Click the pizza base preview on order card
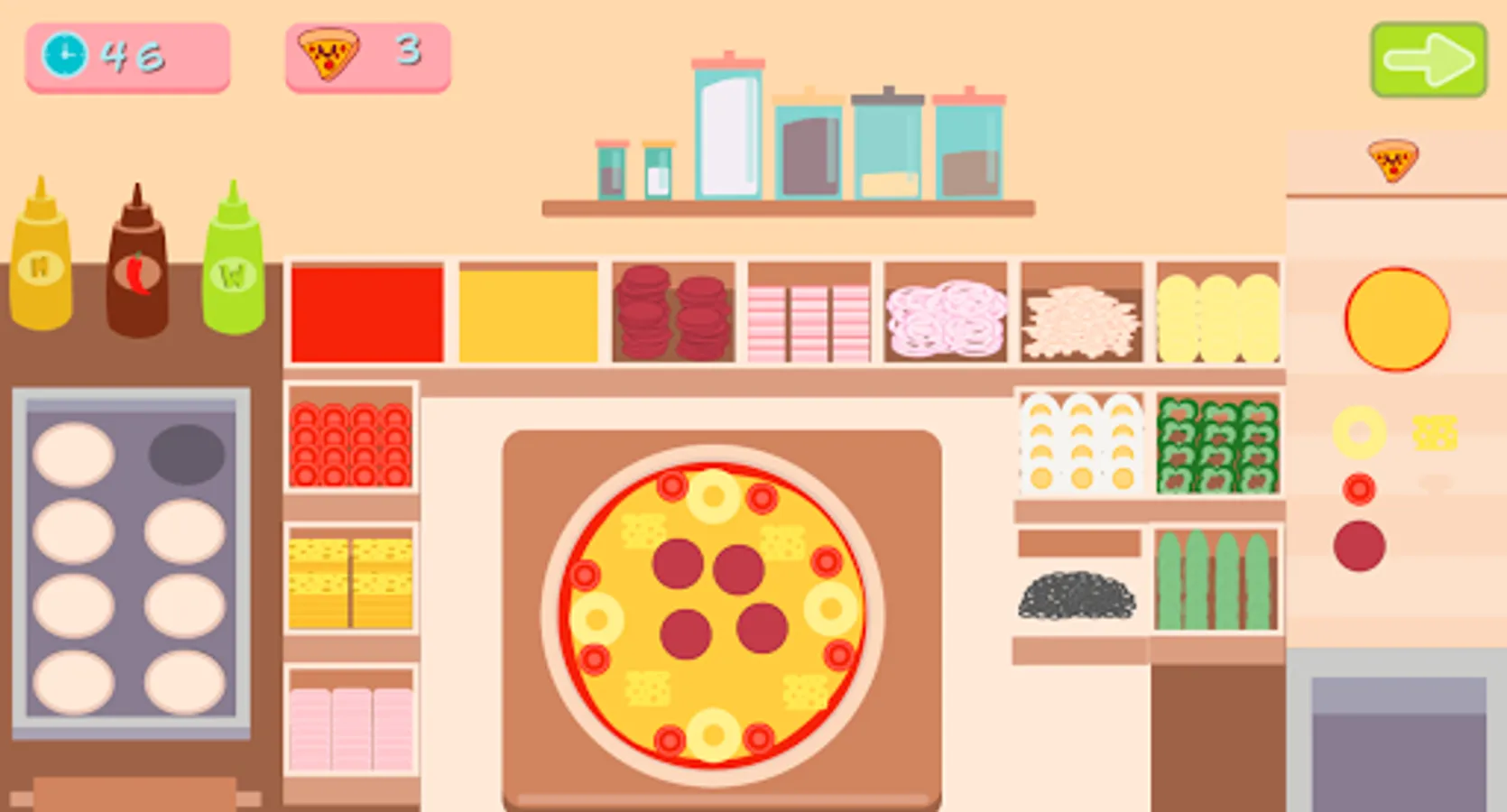 click(x=1399, y=320)
